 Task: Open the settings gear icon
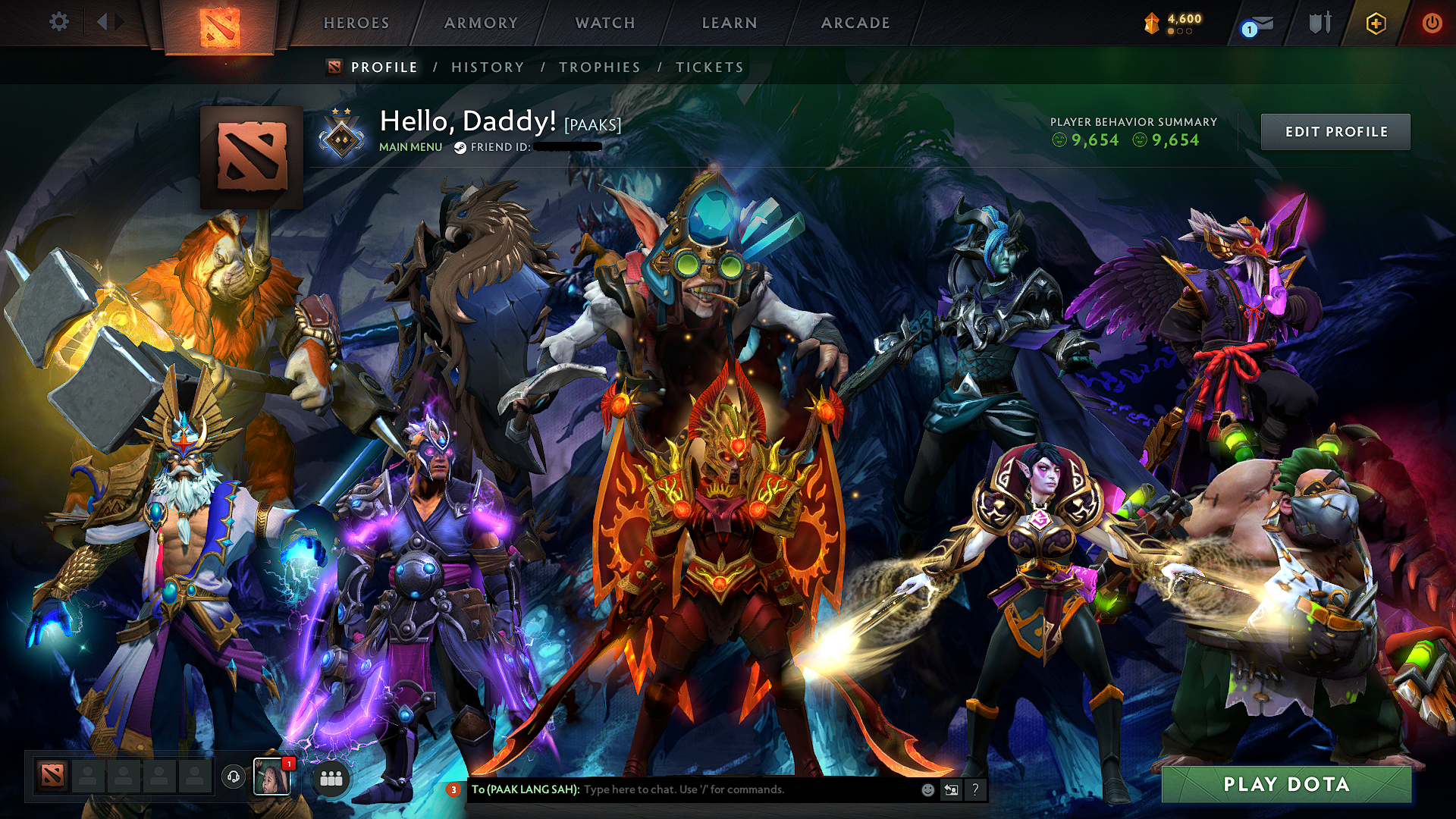point(60,22)
